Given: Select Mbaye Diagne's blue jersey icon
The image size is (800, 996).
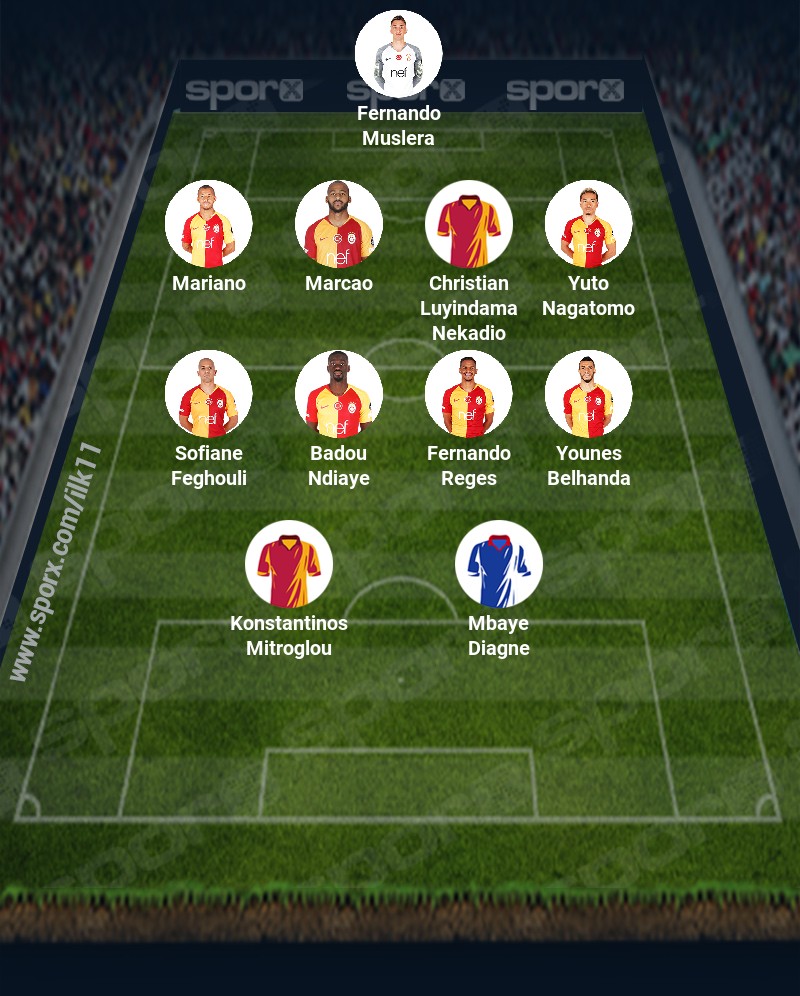Looking at the screenshot, I should coord(499,564).
